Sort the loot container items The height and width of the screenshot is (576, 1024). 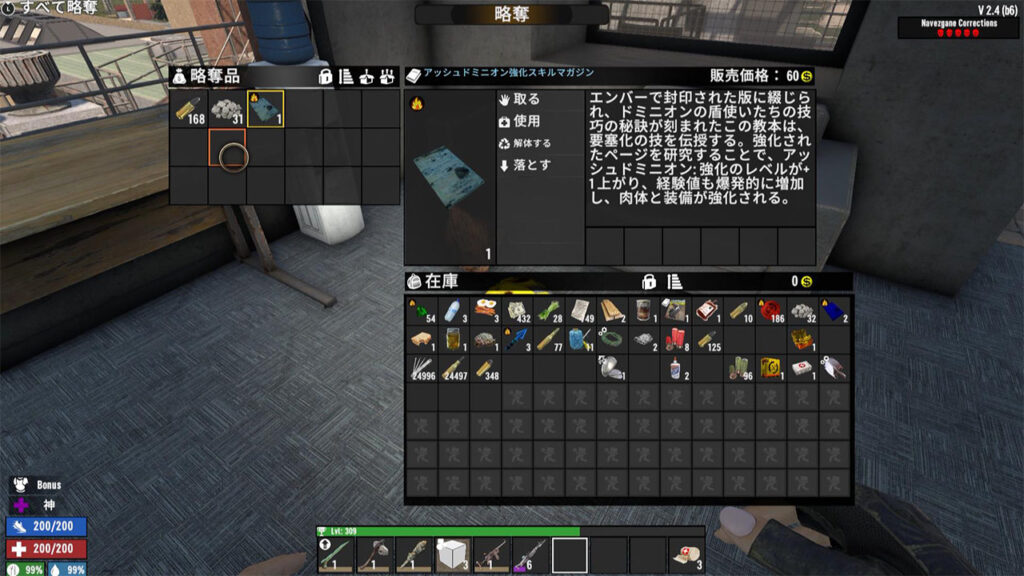(346, 76)
